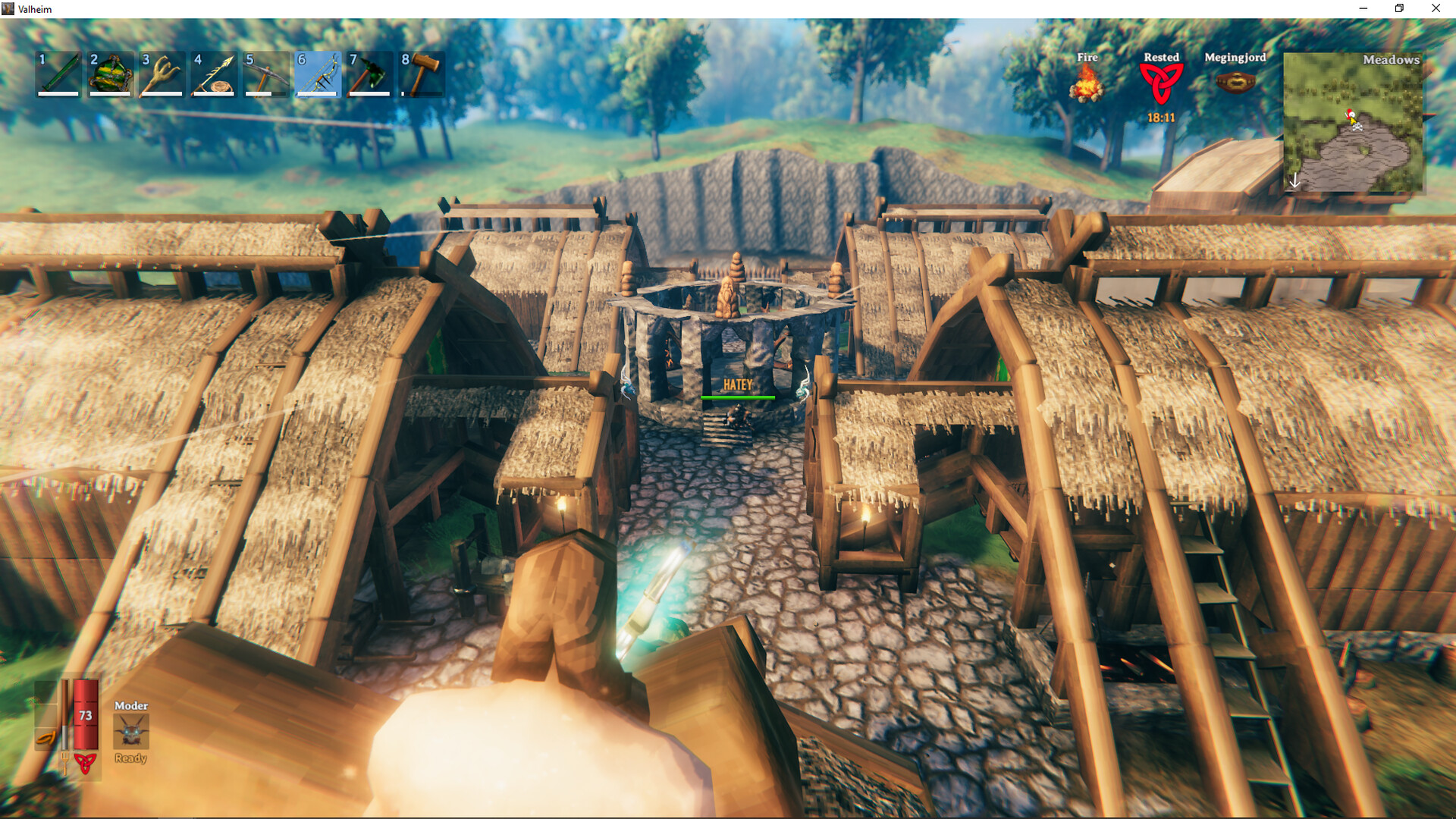Click the player name tag HATEY
Image resolution: width=1456 pixels, height=819 pixels.
coord(739,386)
